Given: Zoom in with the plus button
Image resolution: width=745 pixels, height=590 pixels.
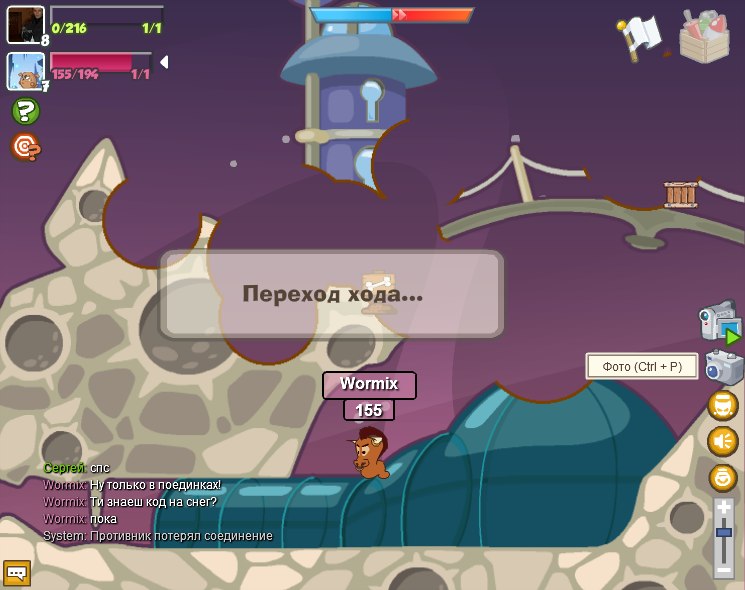Looking at the screenshot, I should 724,508.
